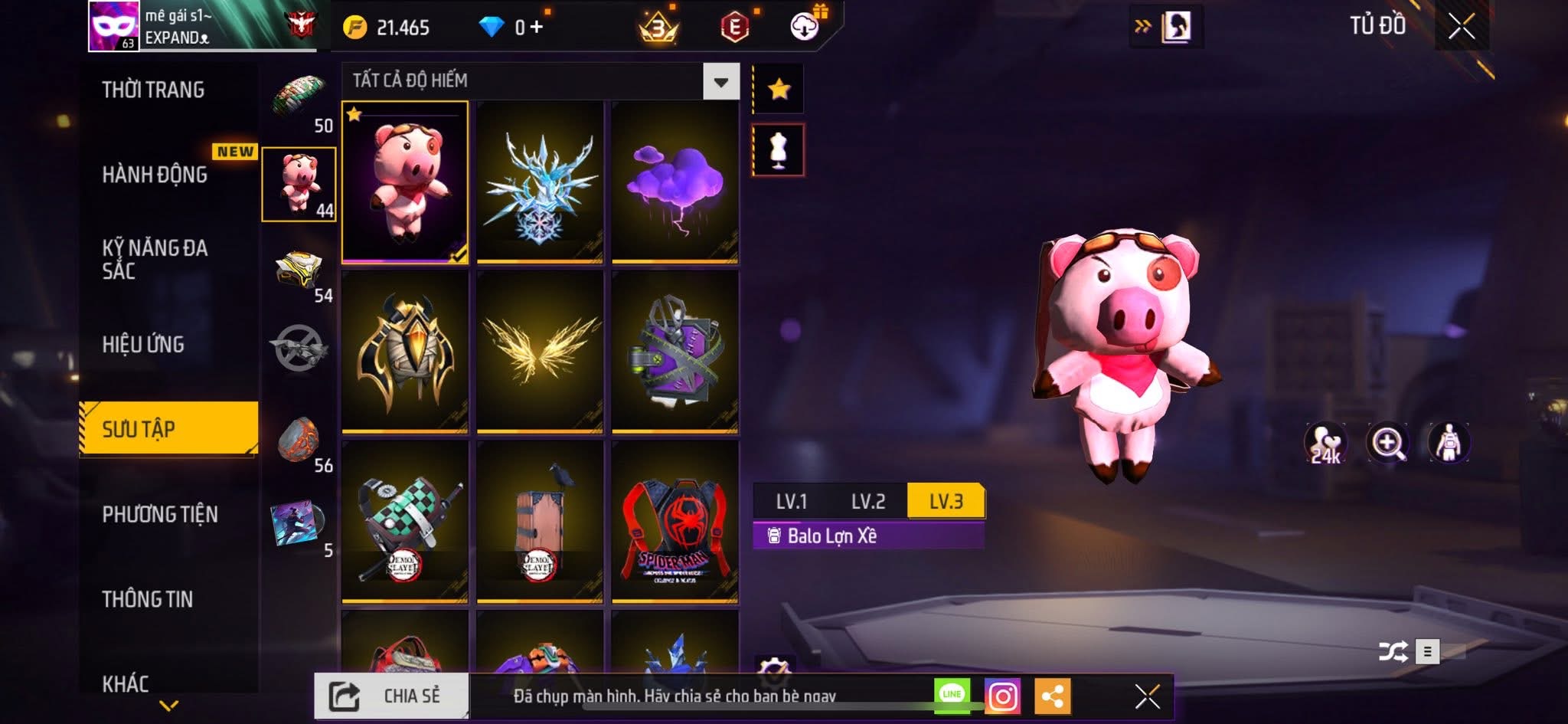Switch to Hiệu Ứng category
This screenshot has width=1568, height=724.
pos(143,345)
